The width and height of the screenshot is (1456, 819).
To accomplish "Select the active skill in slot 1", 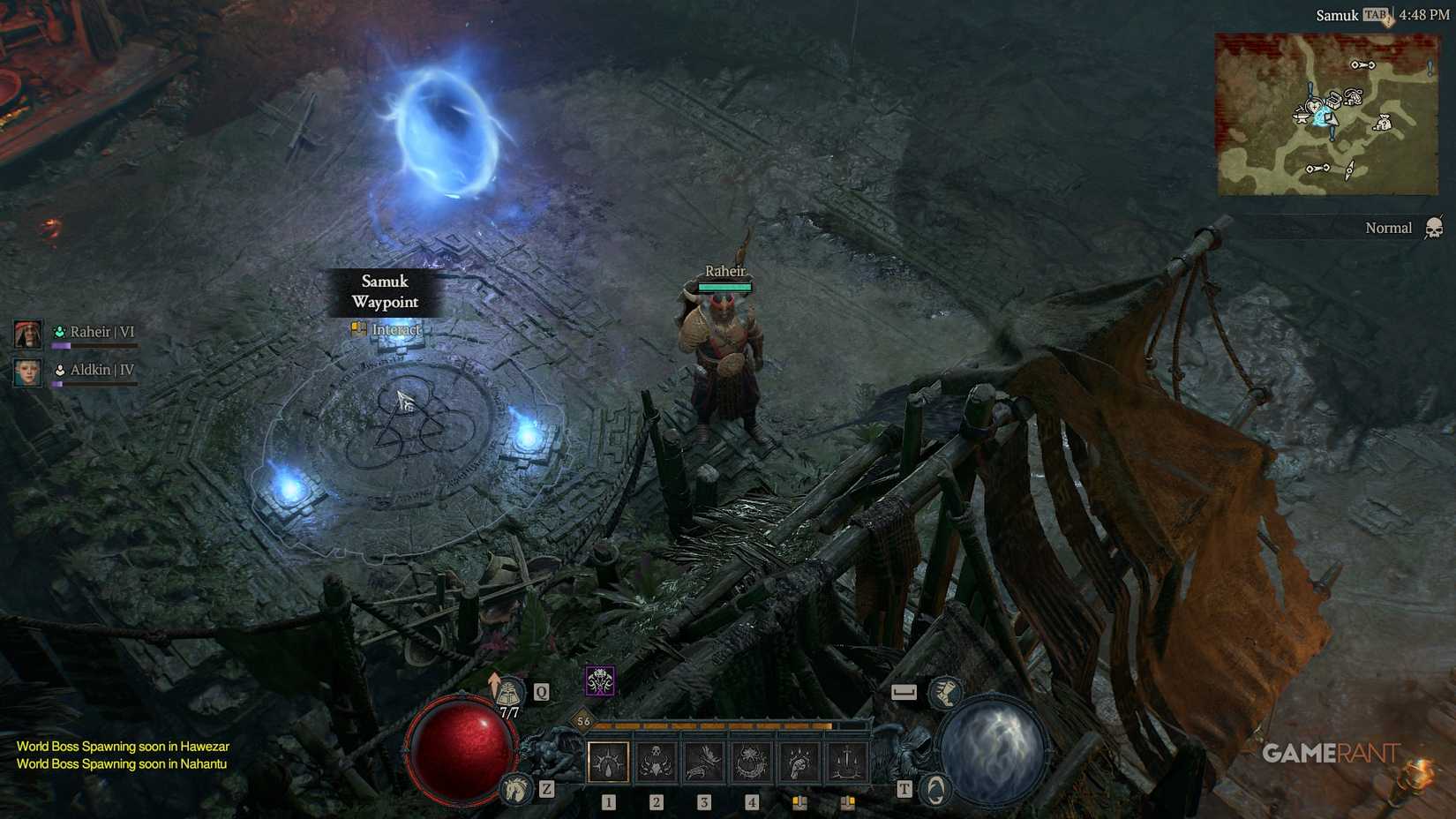I will 607,762.
